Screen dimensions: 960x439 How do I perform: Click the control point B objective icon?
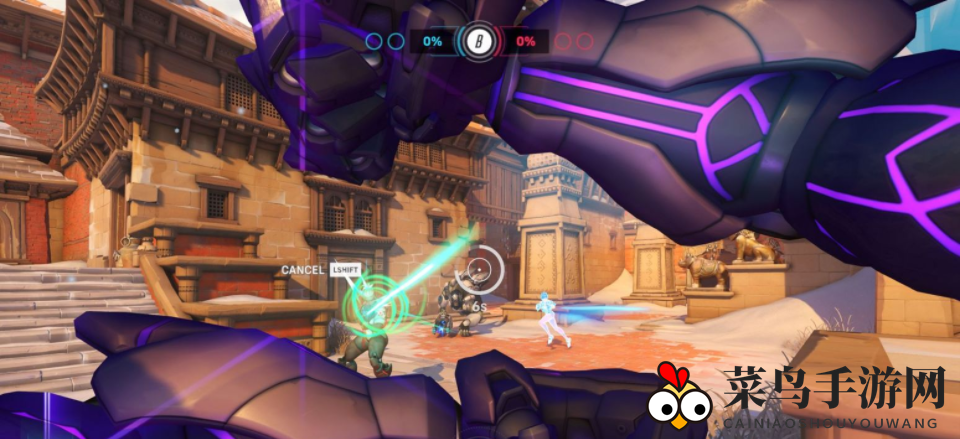(x=477, y=42)
